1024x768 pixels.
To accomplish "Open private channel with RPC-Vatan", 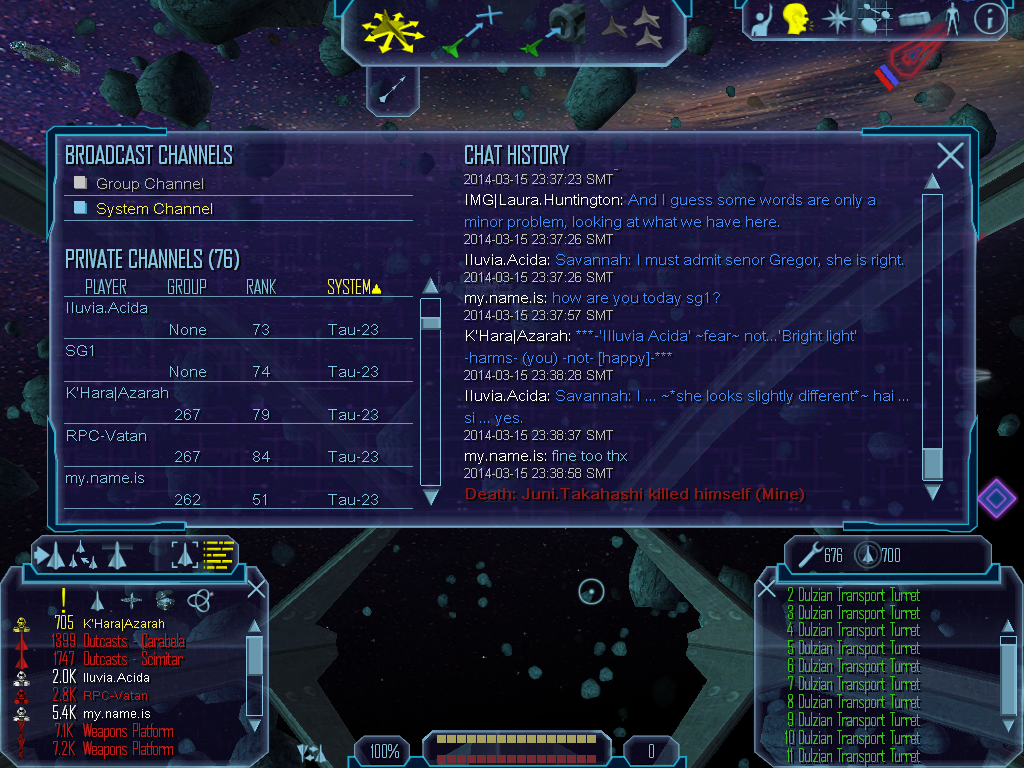I will (106, 436).
